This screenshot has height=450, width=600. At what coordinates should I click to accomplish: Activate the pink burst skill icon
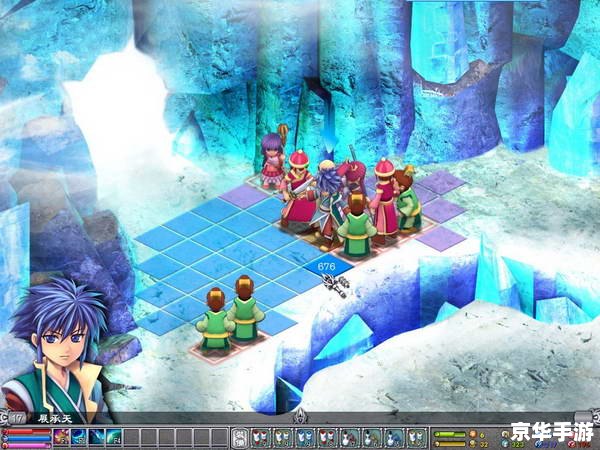(61, 437)
